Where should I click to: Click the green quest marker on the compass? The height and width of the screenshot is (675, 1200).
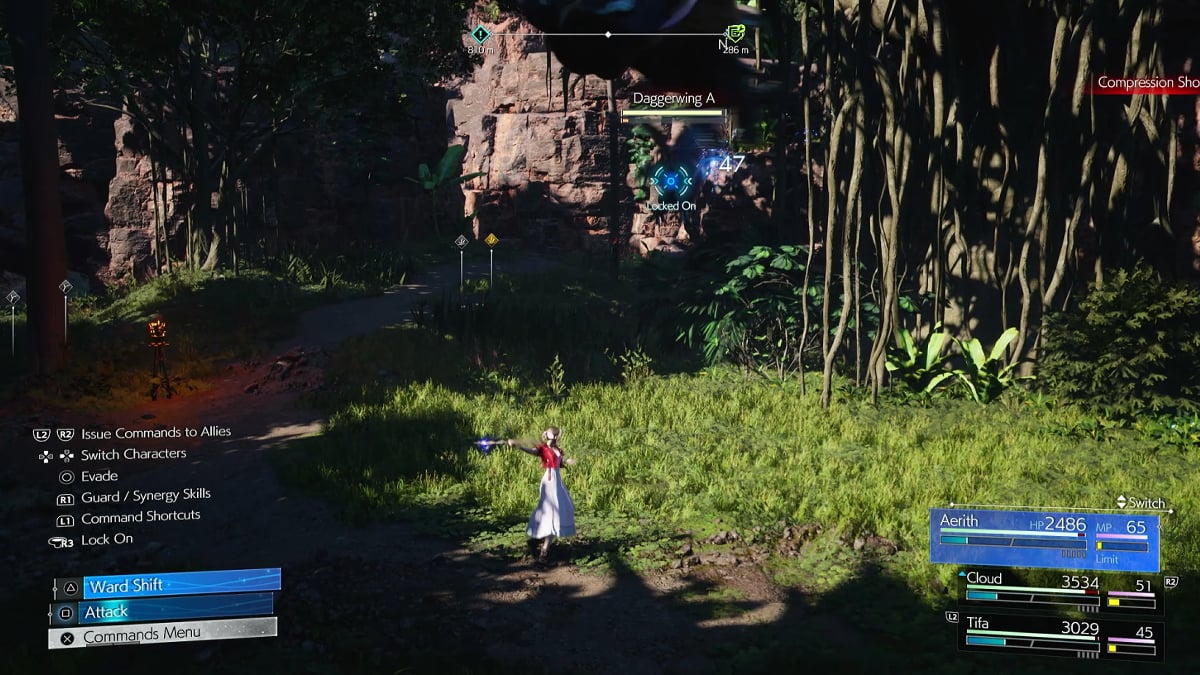(736, 33)
